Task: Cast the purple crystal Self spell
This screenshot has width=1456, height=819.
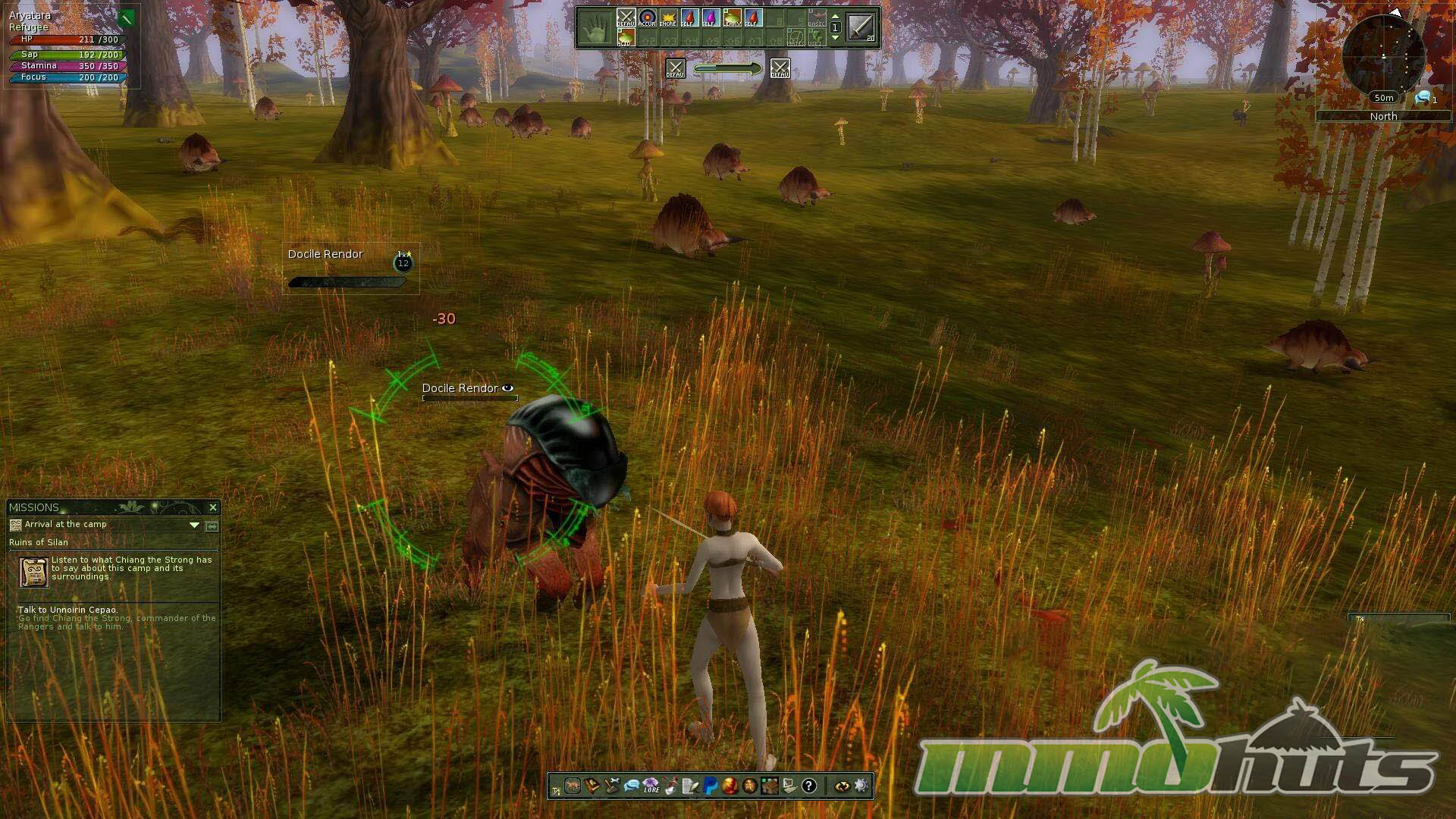Action: click(x=710, y=18)
